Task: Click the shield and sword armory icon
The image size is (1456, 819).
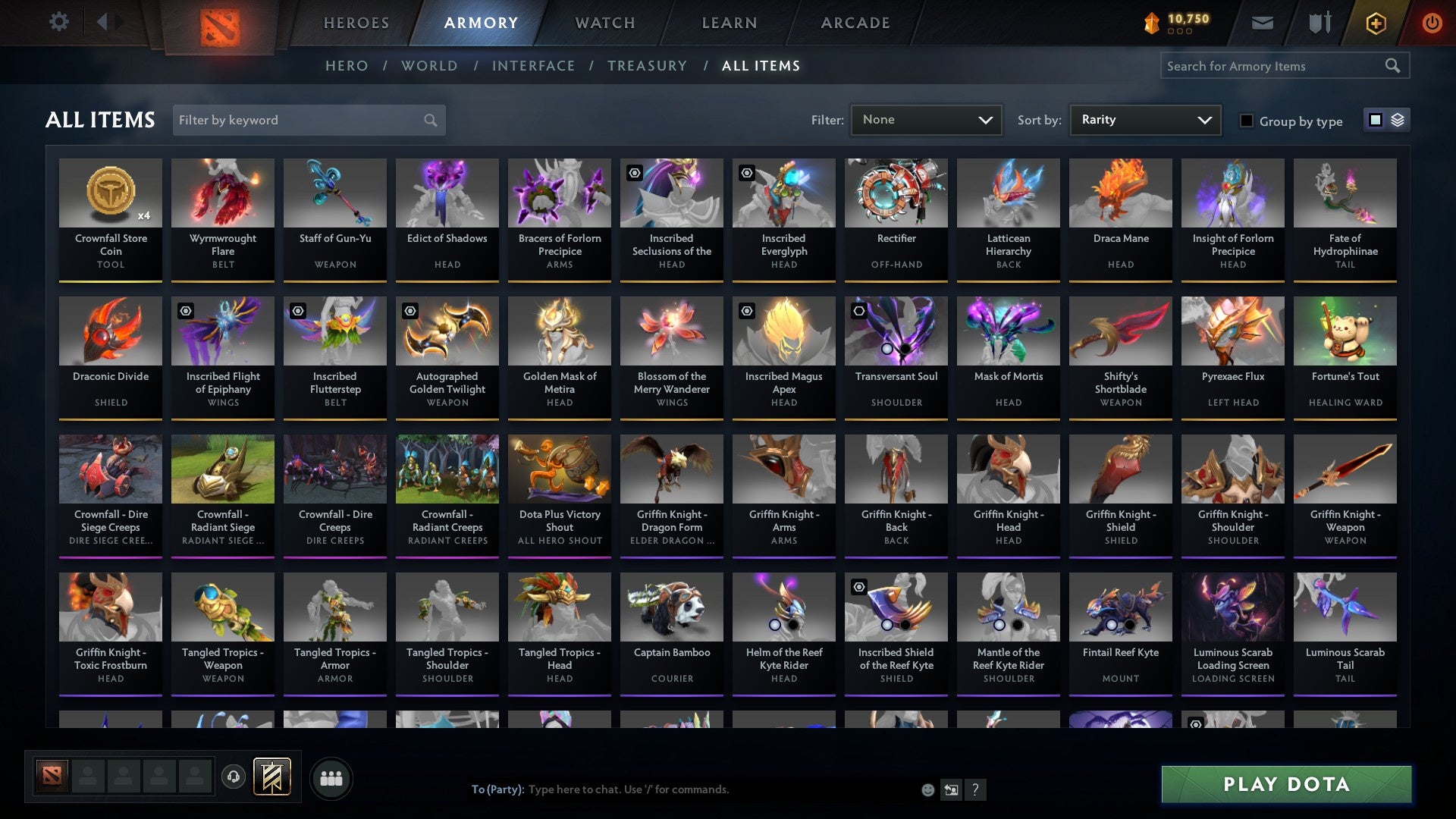Action: pos(1319,23)
